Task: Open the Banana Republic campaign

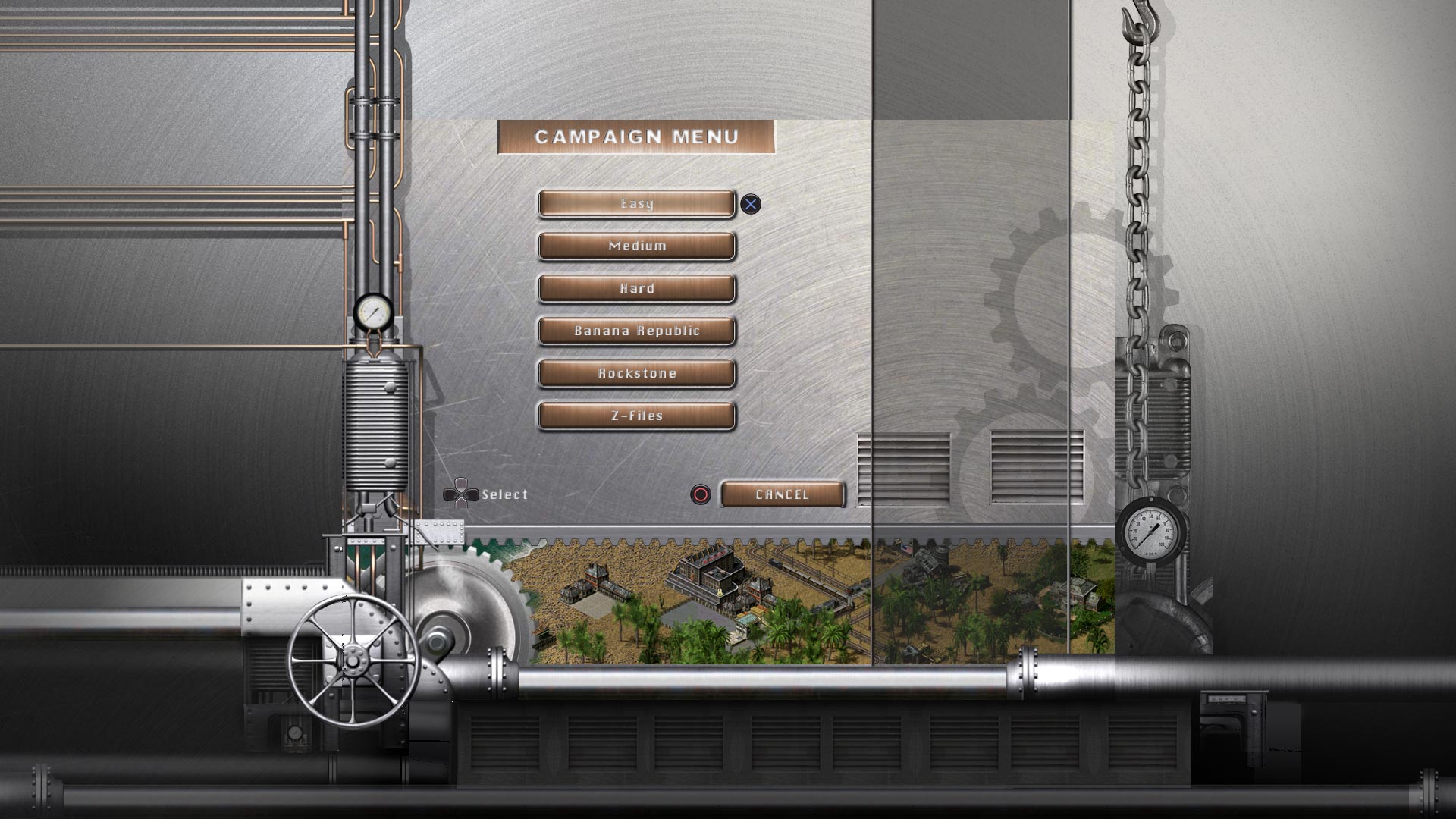Action: [x=637, y=331]
